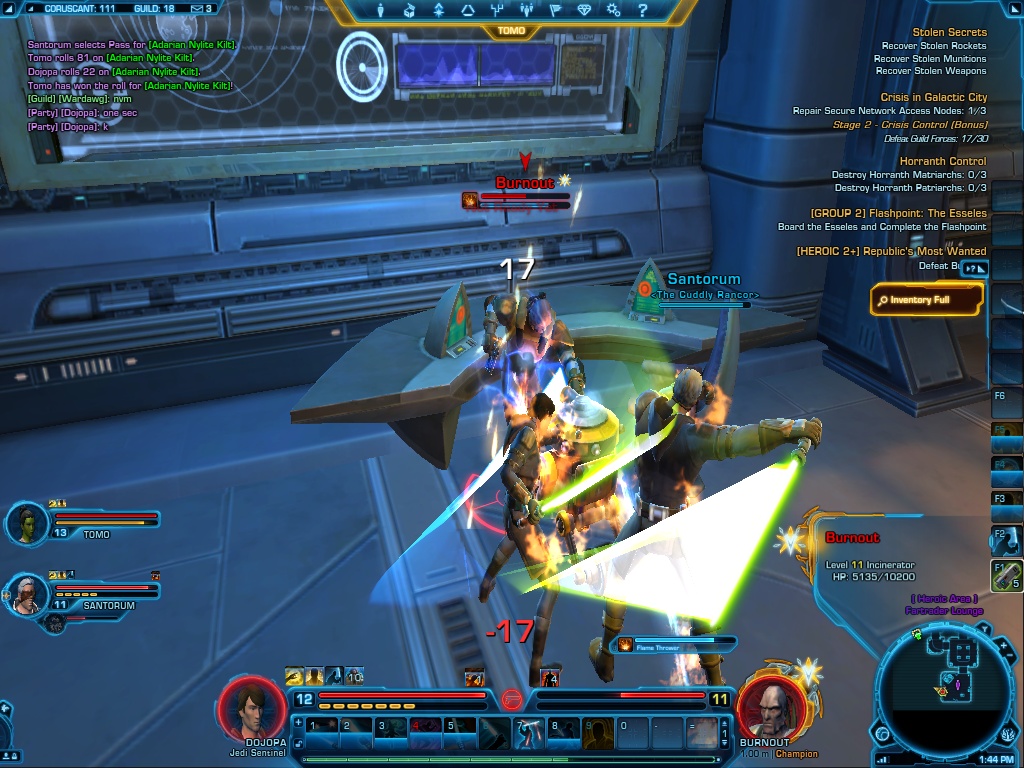Click the Inventory Full notification

point(925,299)
